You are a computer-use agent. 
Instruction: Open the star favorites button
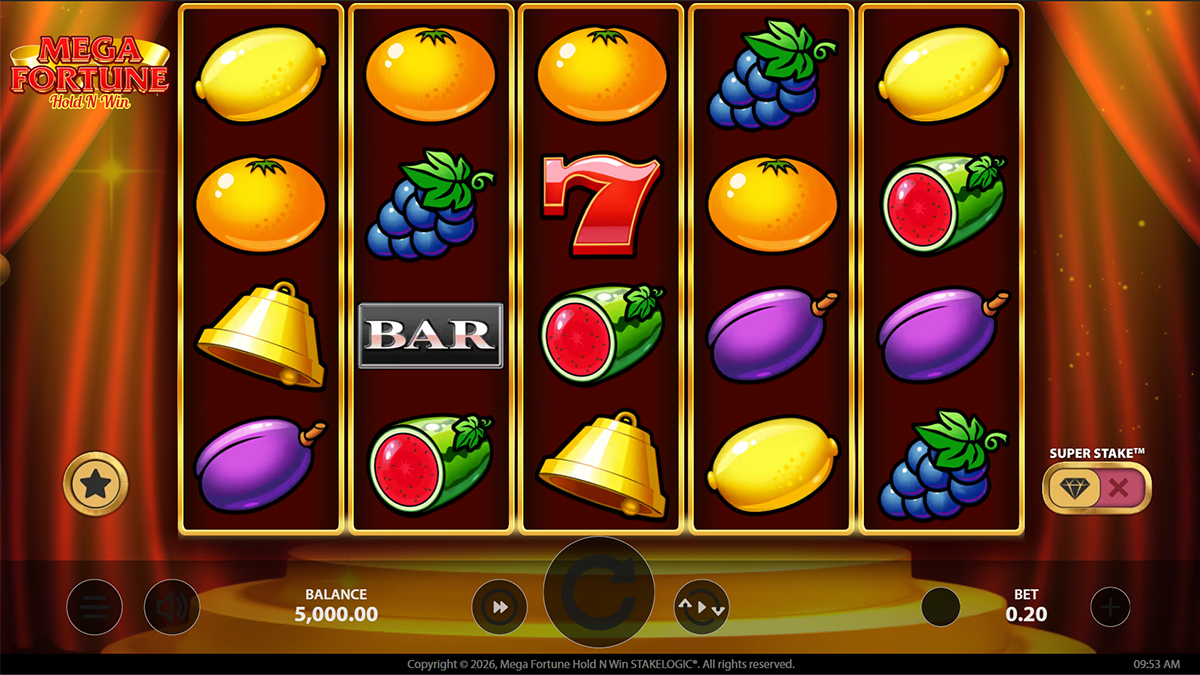pyautogui.click(x=96, y=485)
